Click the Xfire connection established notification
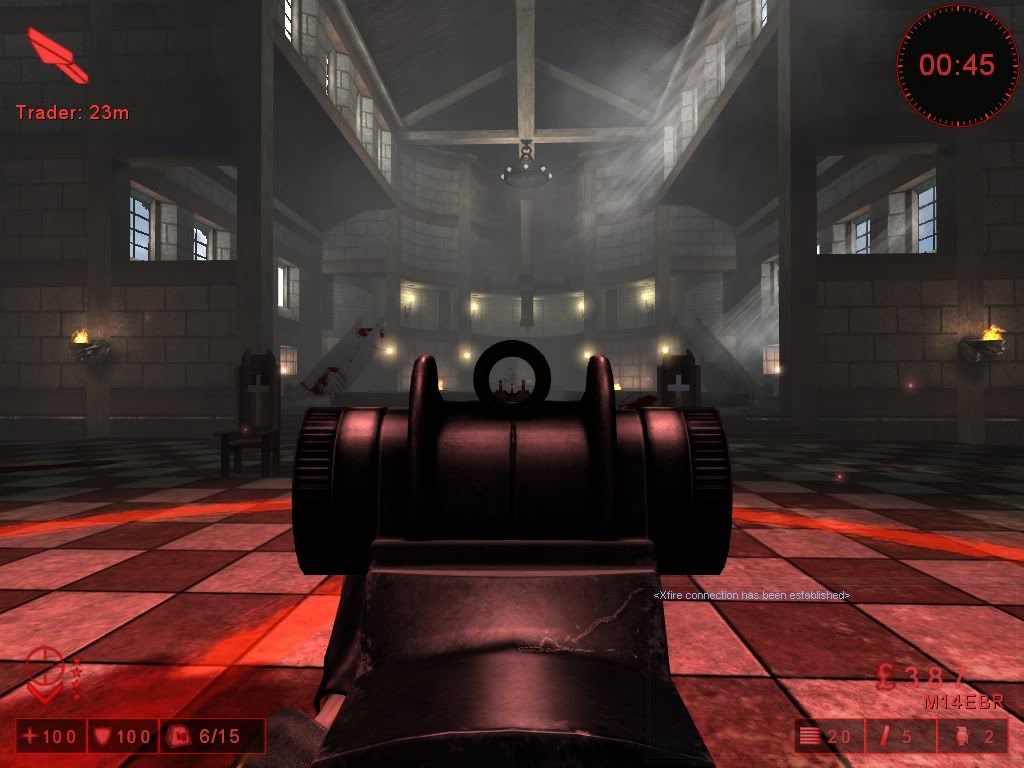The width and height of the screenshot is (1024, 768). pyautogui.click(x=751, y=596)
